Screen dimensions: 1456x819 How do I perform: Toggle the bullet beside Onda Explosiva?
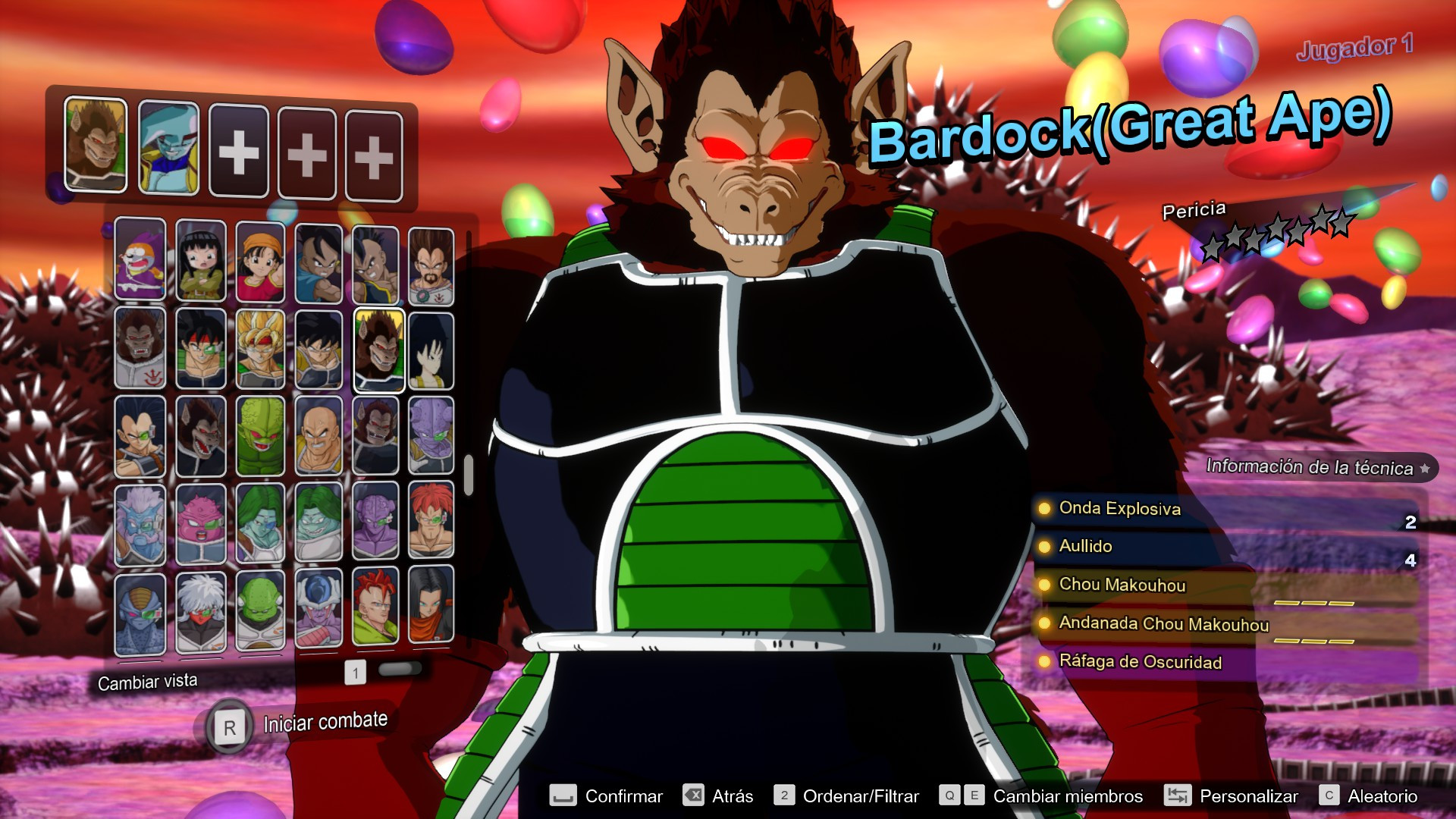pyautogui.click(x=1046, y=510)
